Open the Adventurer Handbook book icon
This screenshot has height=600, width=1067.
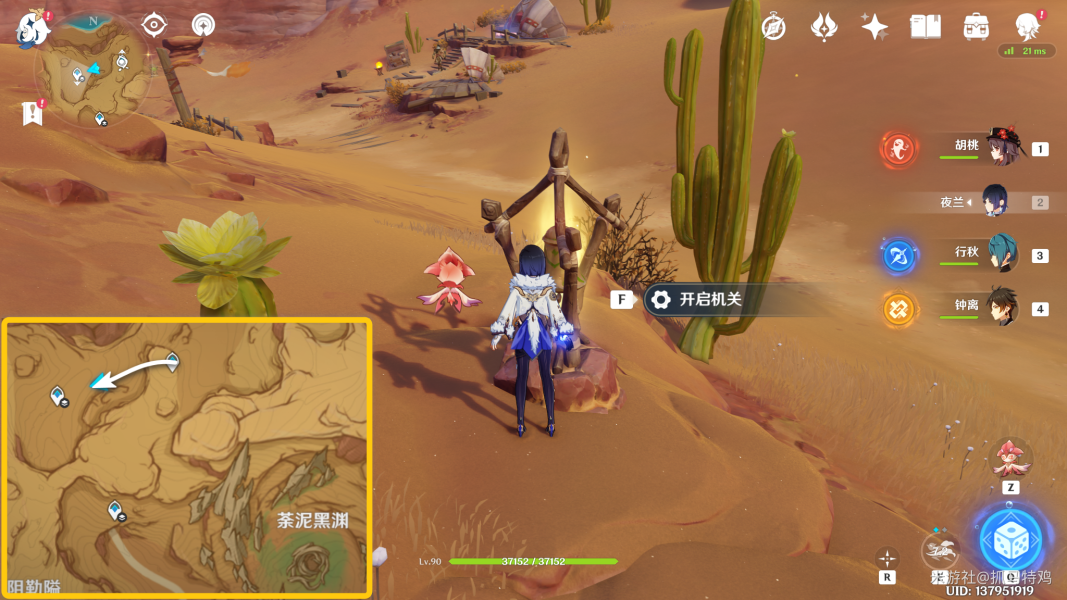(926, 27)
